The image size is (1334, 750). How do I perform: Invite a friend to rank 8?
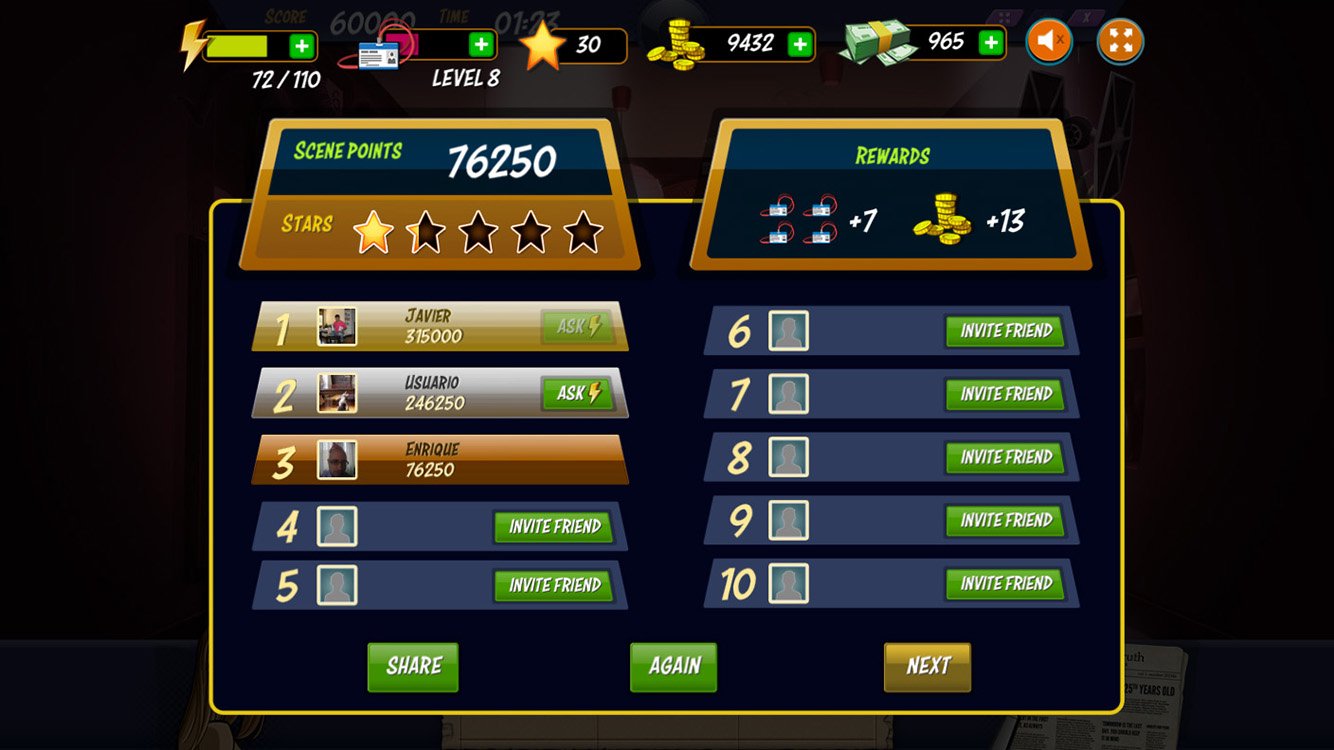pos(1005,457)
